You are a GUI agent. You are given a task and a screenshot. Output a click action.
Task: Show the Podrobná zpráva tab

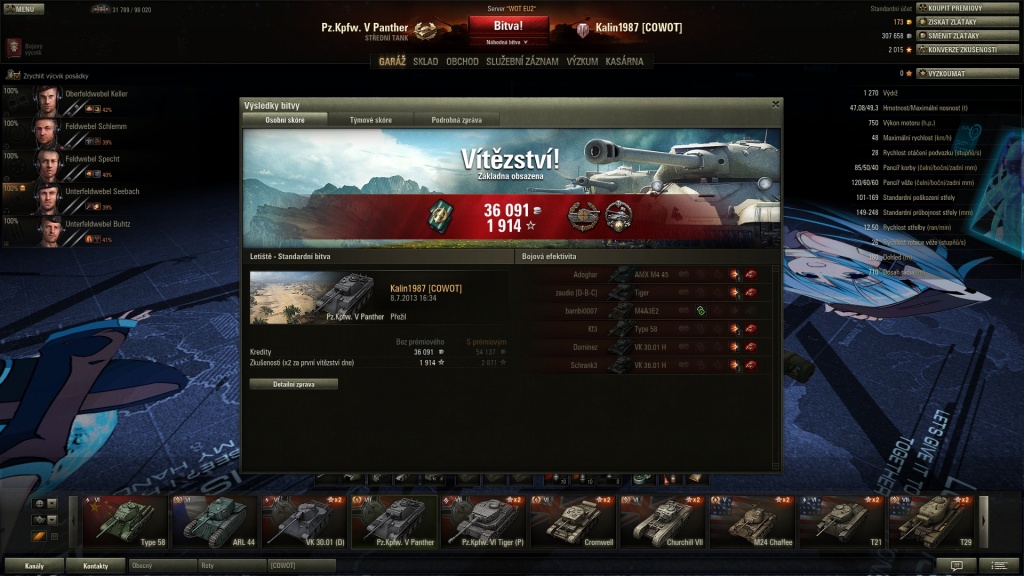click(456, 120)
